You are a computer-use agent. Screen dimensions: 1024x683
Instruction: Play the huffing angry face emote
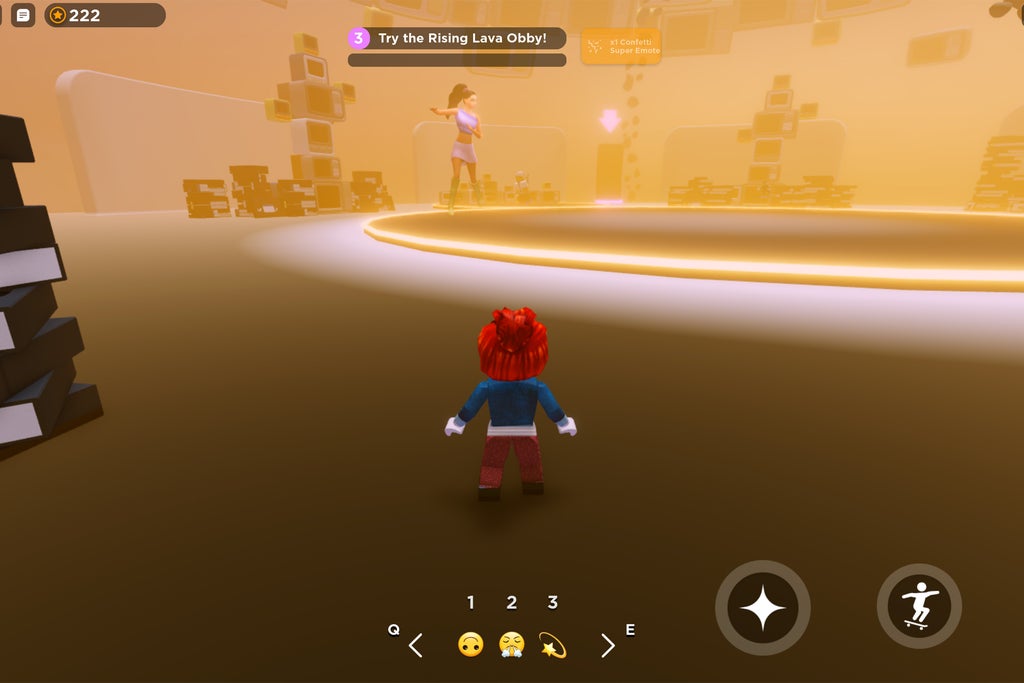512,645
